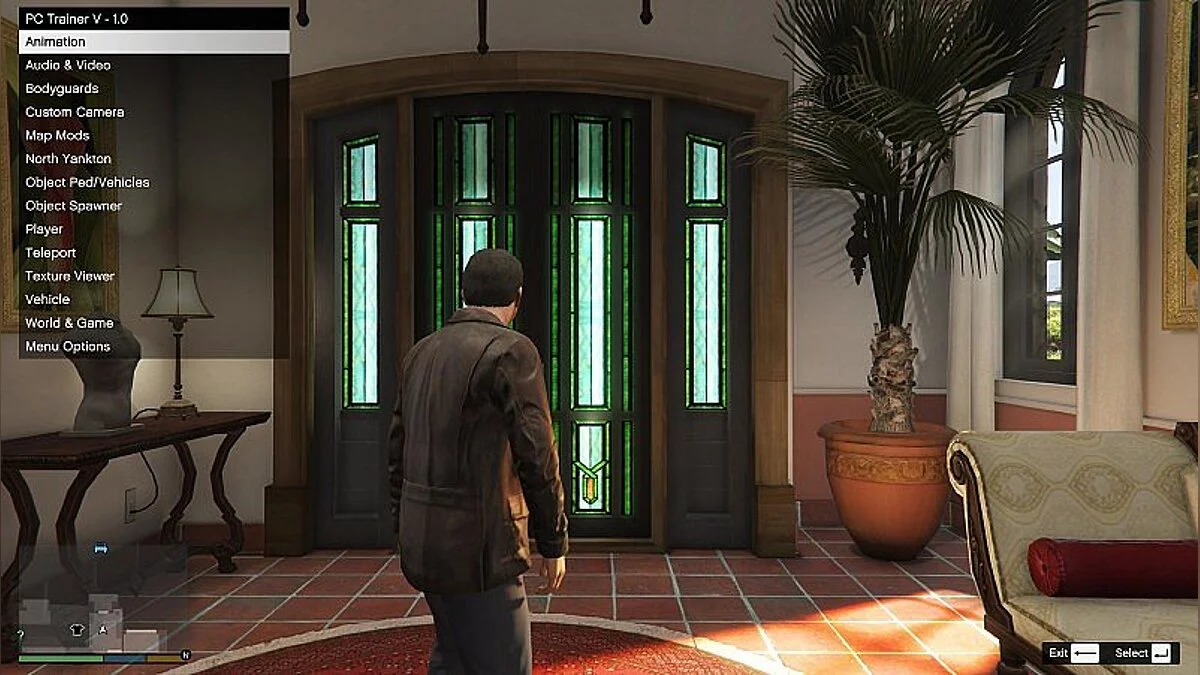Viewport: 1200px width, 675px height.
Task: Select the Player menu entry
Action: (44, 229)
